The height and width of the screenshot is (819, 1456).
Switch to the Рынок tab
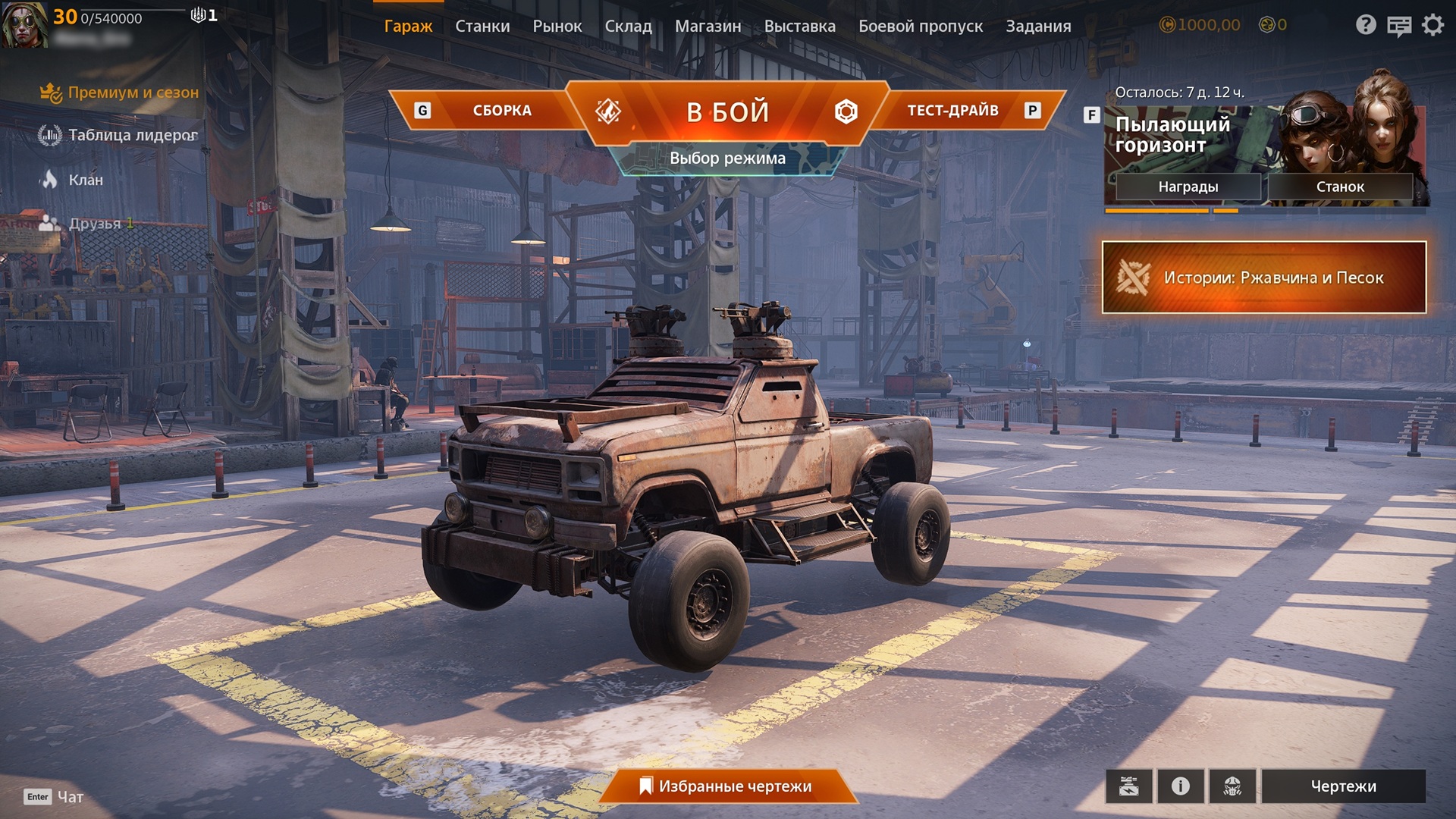557,26
